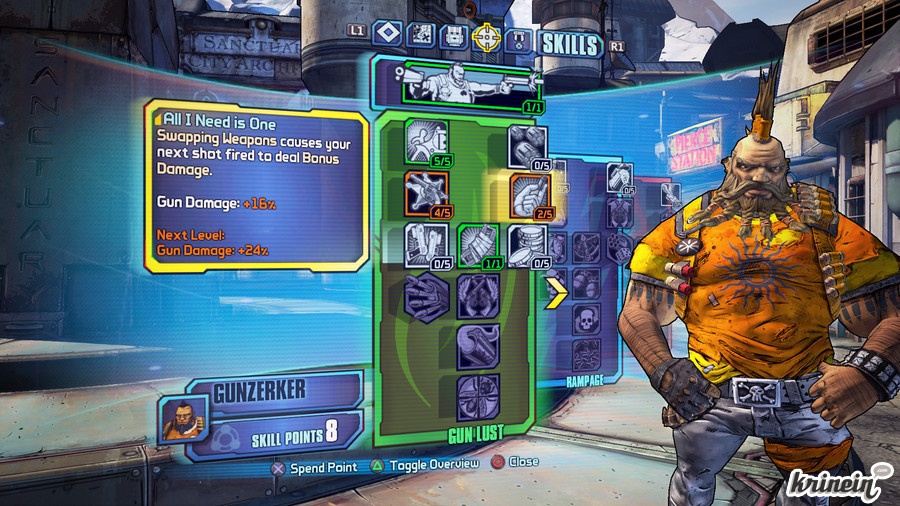Open the backpack Inventory tab
Screen dimensions: 900x506
(x=454, y=36)
